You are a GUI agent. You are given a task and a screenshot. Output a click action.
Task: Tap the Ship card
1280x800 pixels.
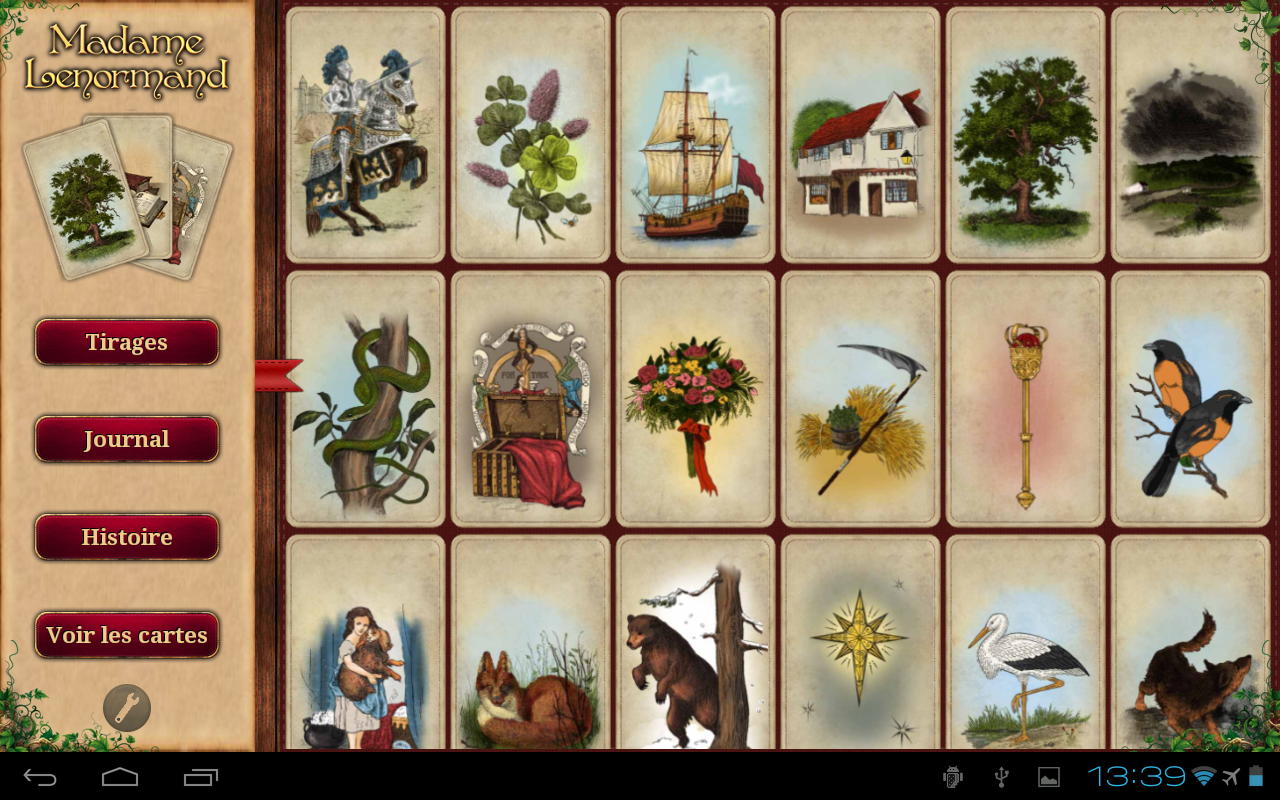coord(694,134)
